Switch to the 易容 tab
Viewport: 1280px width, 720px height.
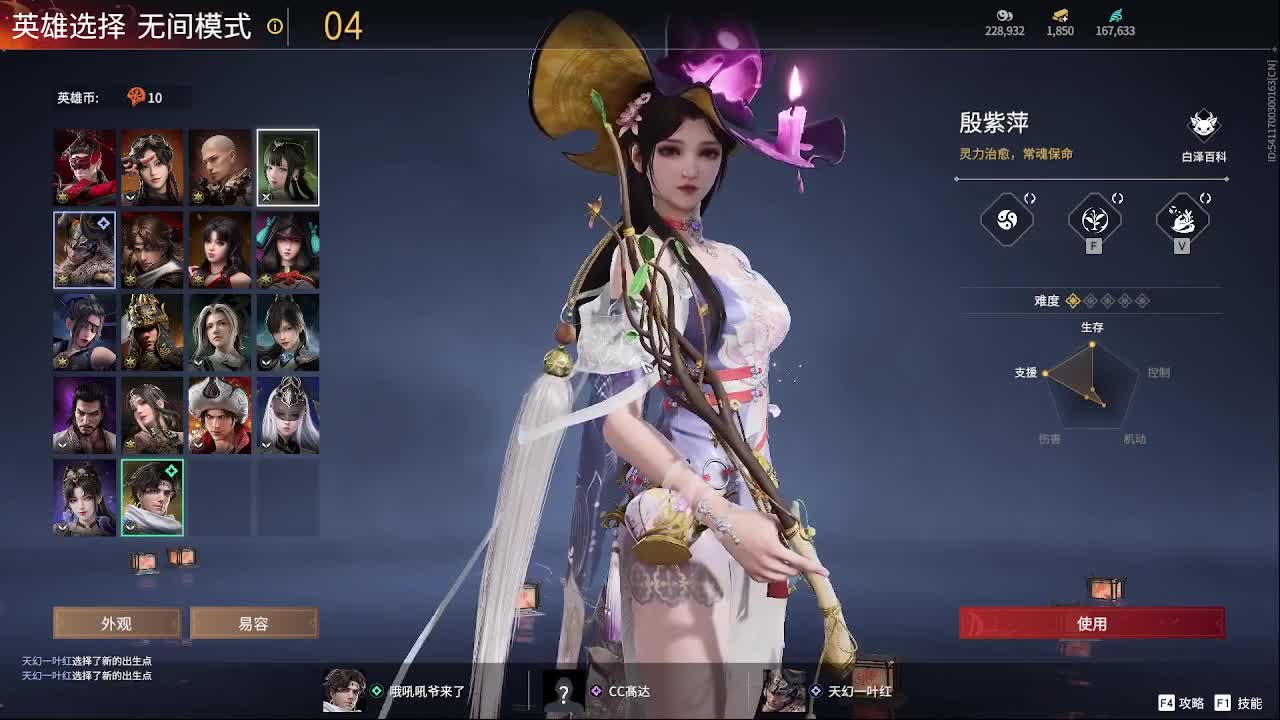253,623
